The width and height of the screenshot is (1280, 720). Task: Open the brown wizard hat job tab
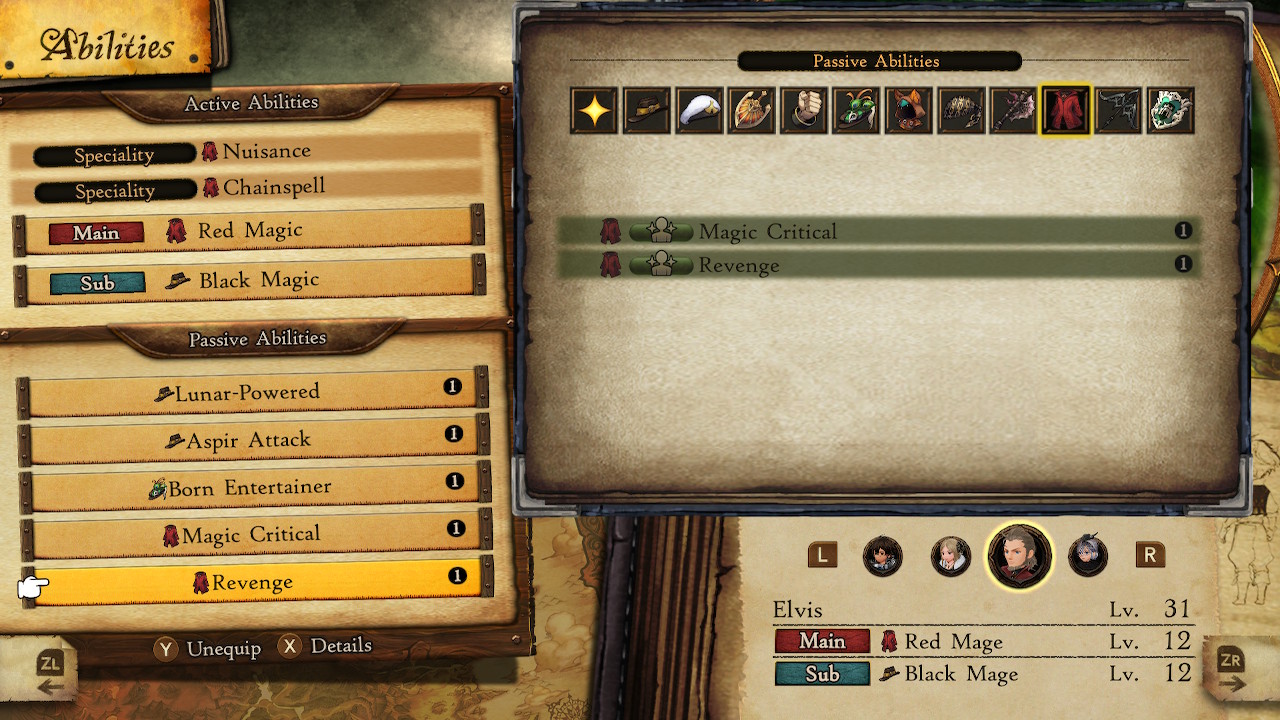click(646, 110)
